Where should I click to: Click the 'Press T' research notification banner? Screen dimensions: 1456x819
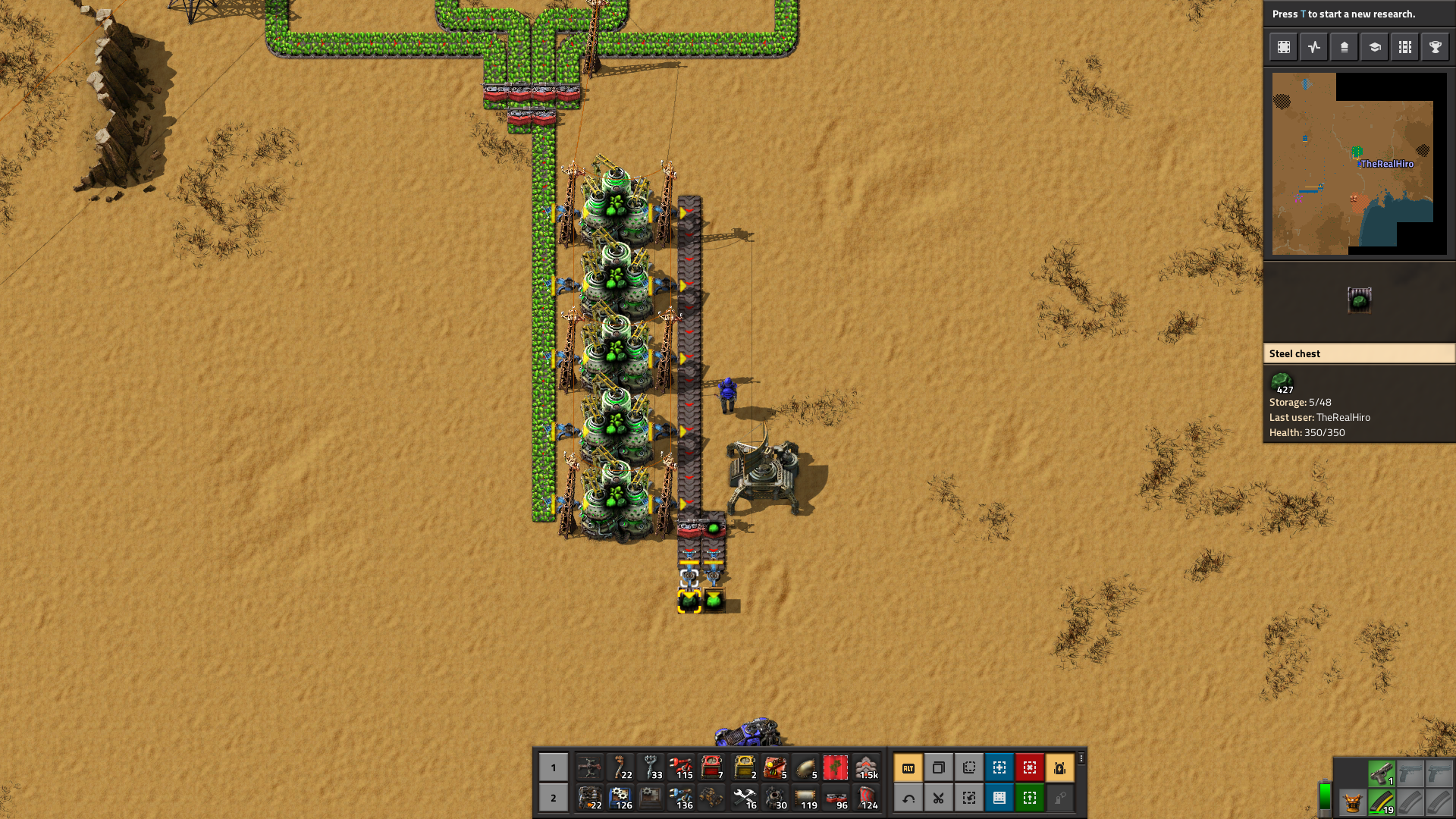pos(1357,13)
